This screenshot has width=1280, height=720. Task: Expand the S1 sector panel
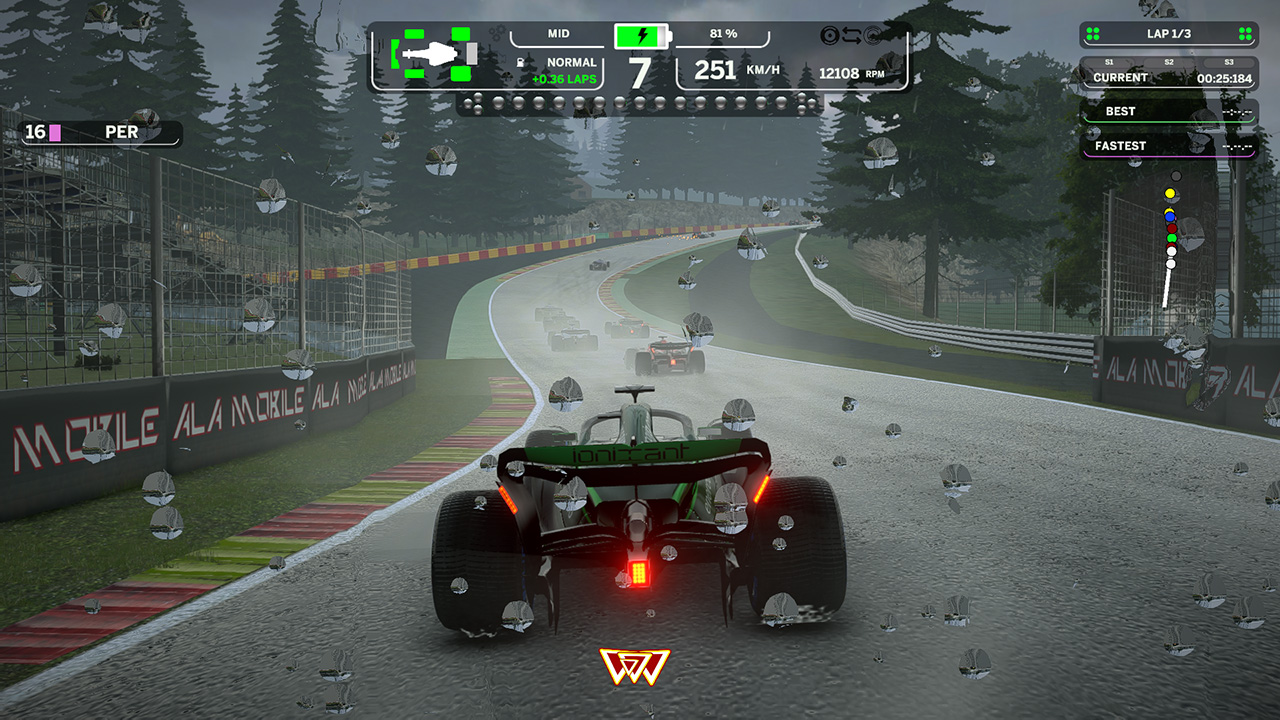tap(1110, 62)
